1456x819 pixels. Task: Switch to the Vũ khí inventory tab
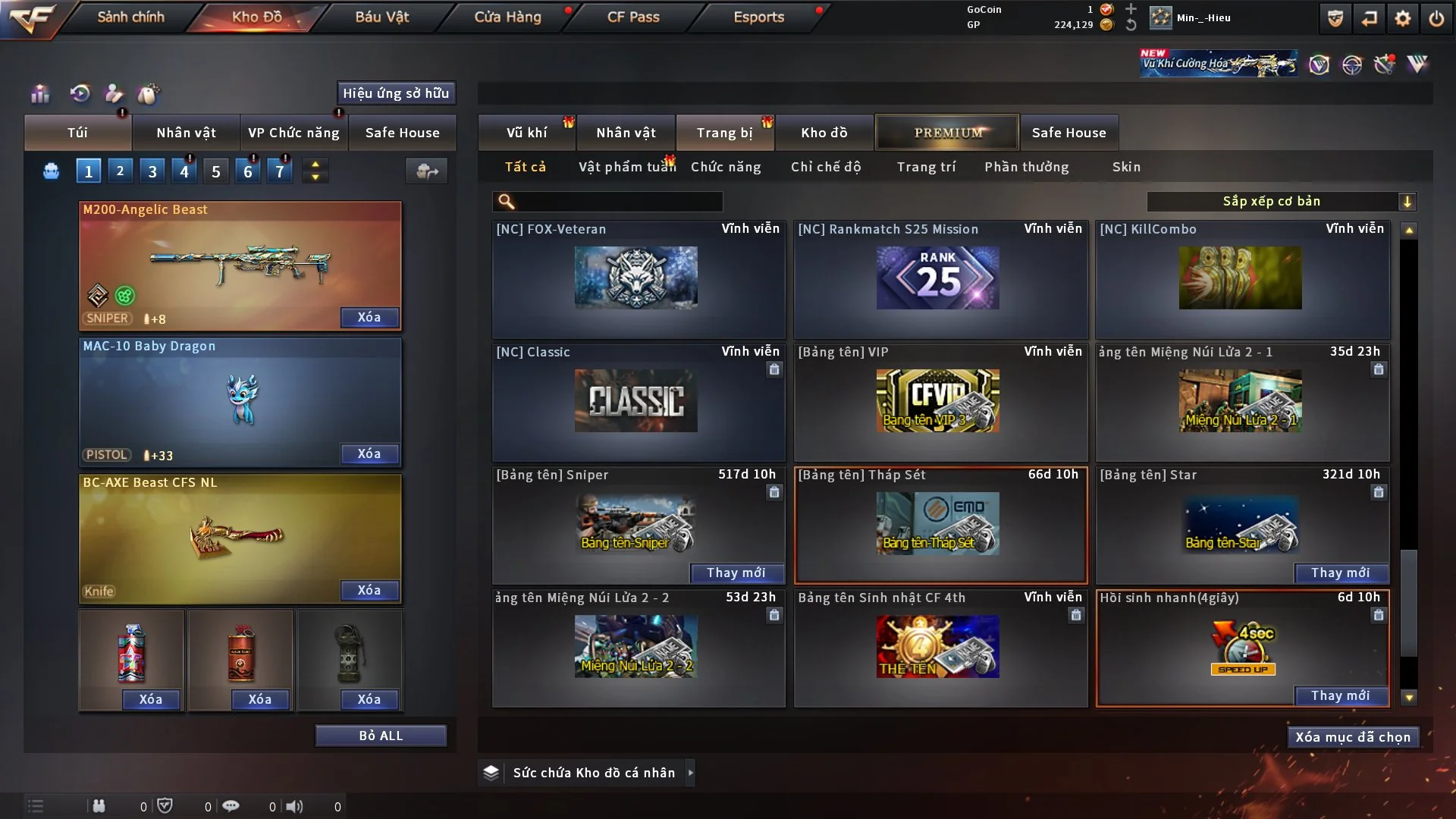(526, 133)
